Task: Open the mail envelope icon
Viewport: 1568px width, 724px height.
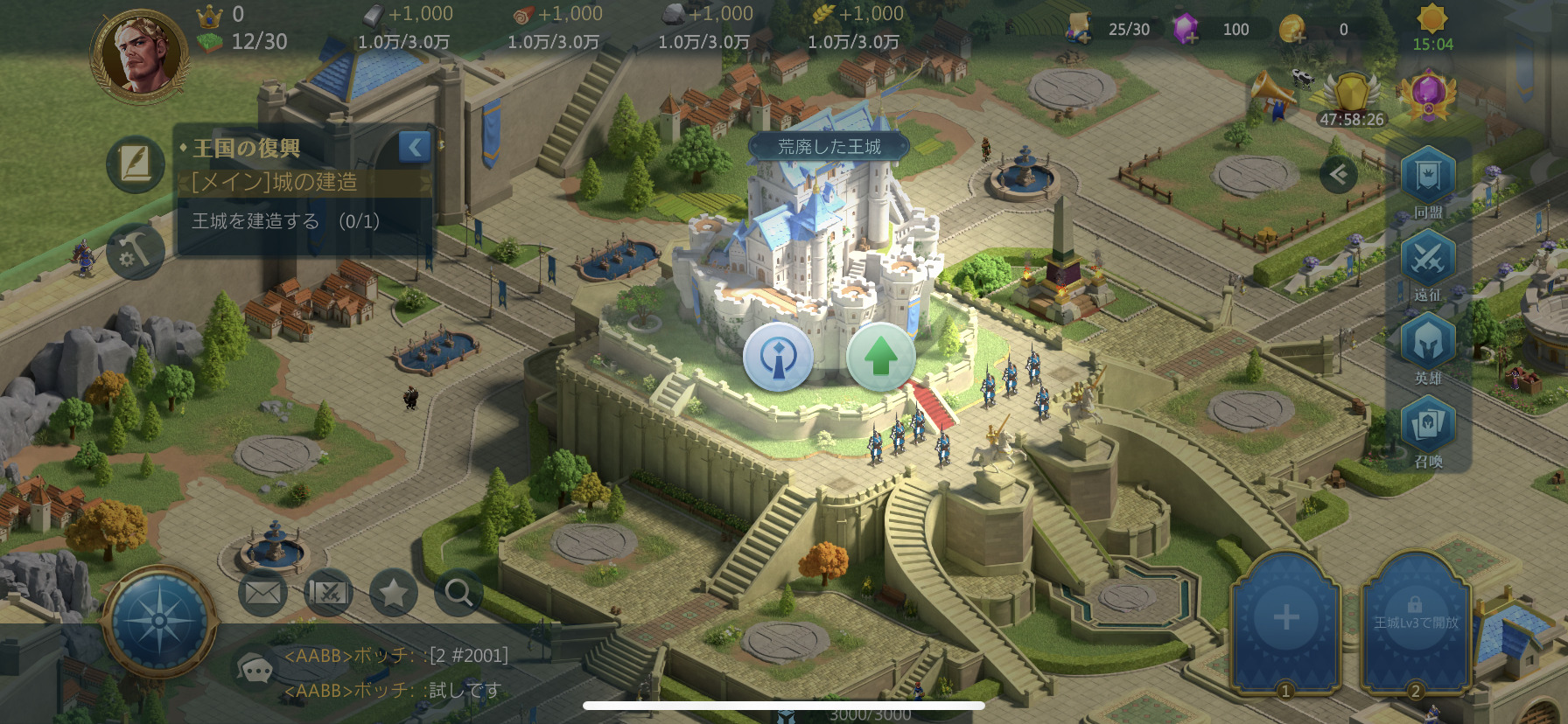Action: point(262,594)
